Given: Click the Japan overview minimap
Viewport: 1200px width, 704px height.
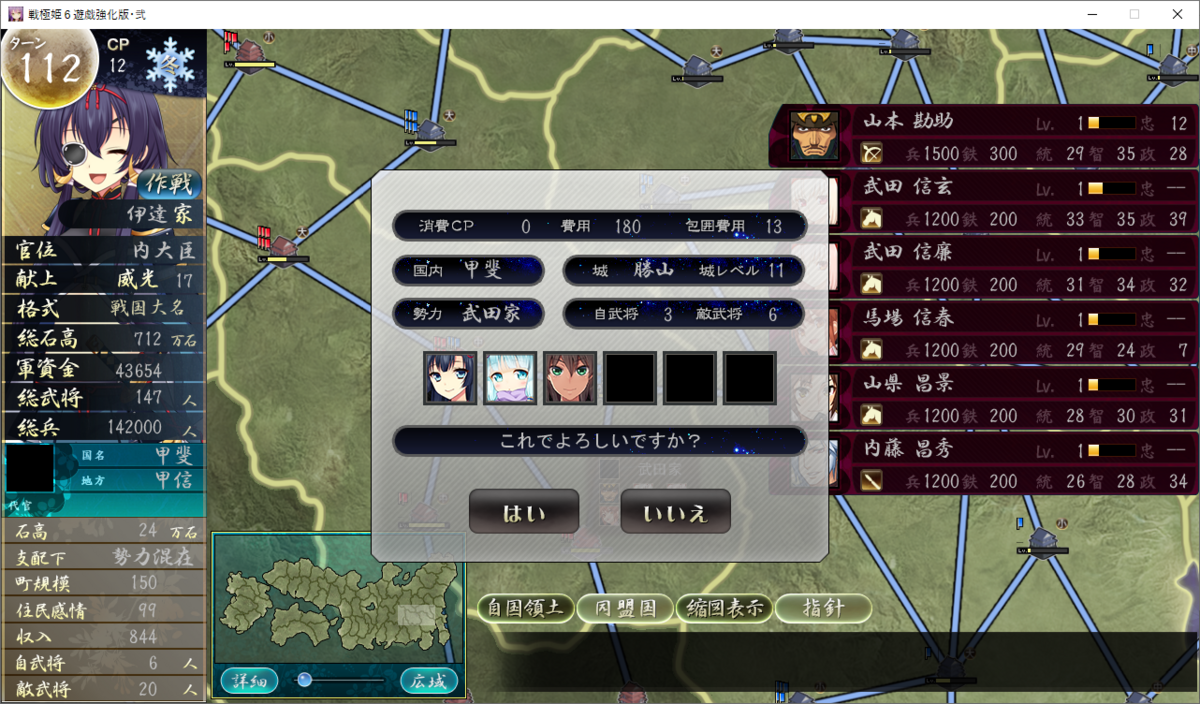Looking at the screenshot, I should pos(338,599).
